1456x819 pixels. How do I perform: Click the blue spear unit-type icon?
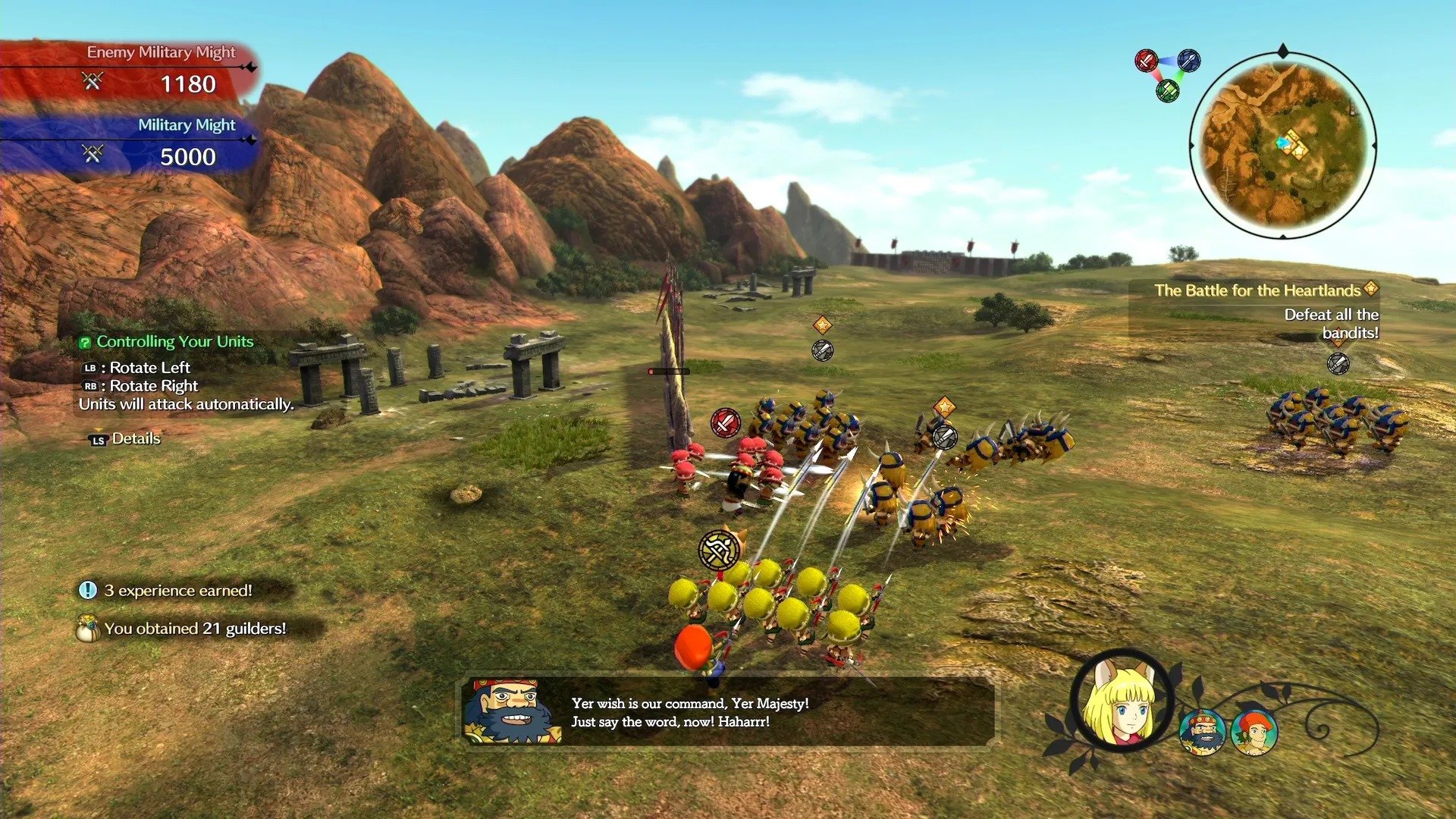pyautogui.click(x=1189, y=60)
